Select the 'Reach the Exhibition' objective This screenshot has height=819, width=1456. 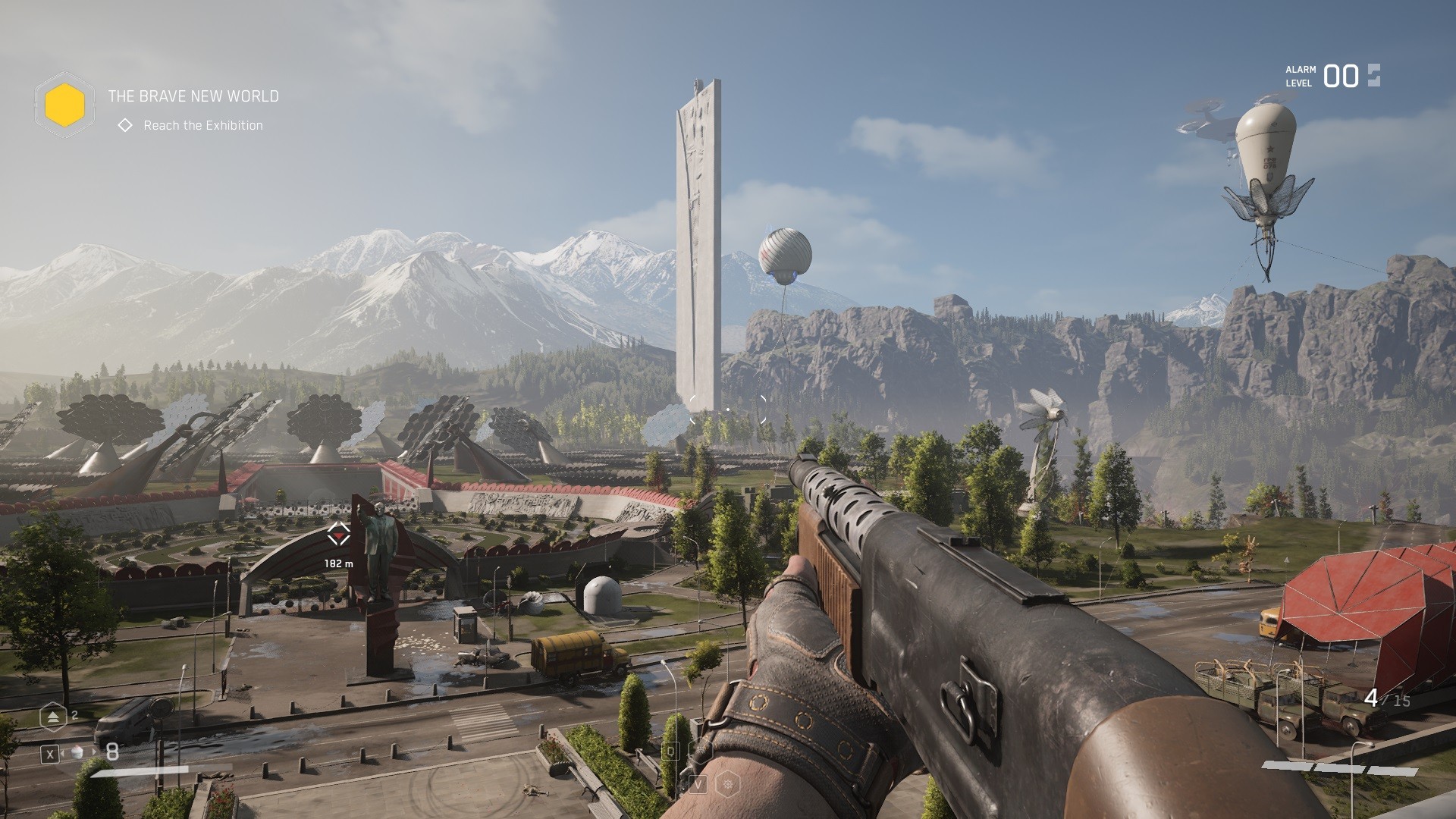pos(202,125)
